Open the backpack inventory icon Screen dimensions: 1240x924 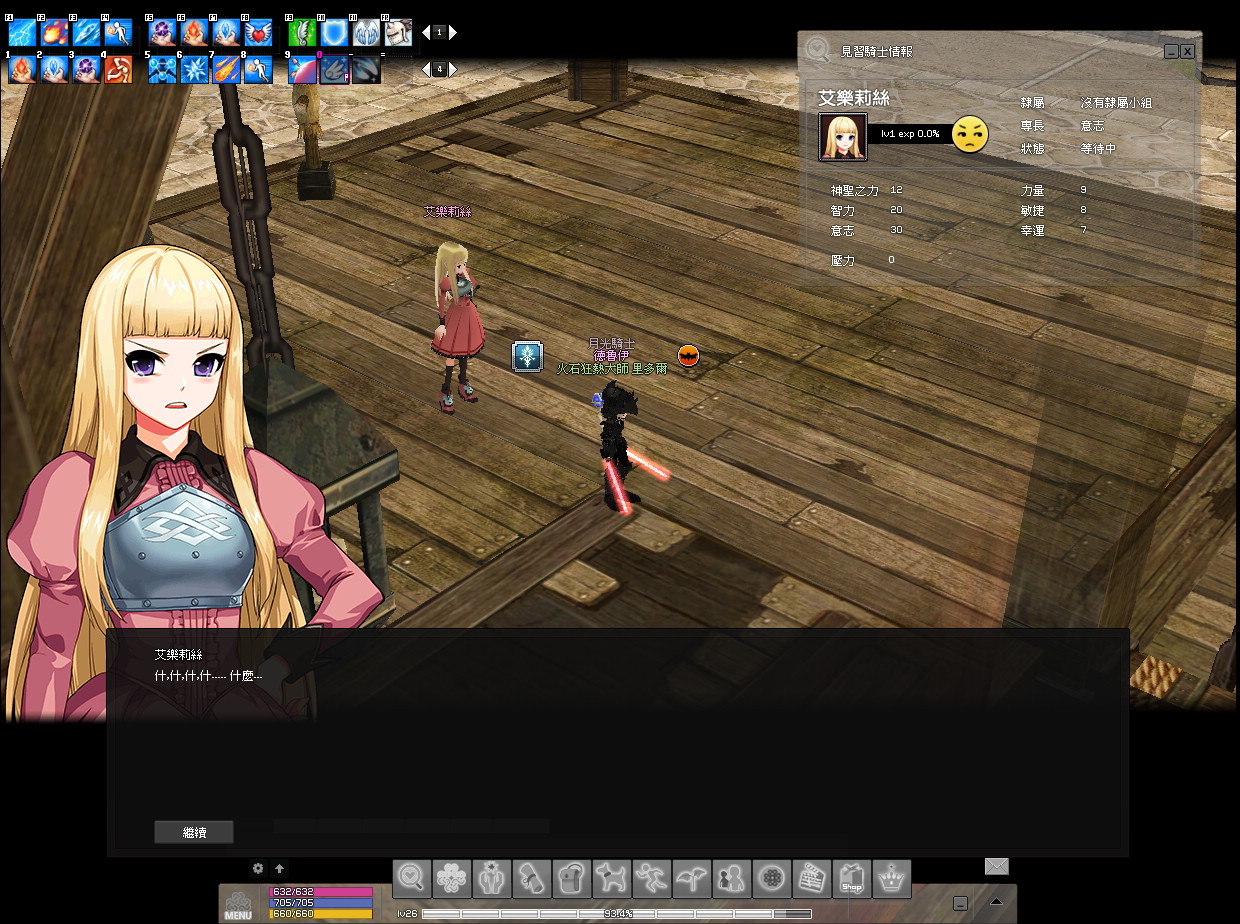(x=572, y=879)
